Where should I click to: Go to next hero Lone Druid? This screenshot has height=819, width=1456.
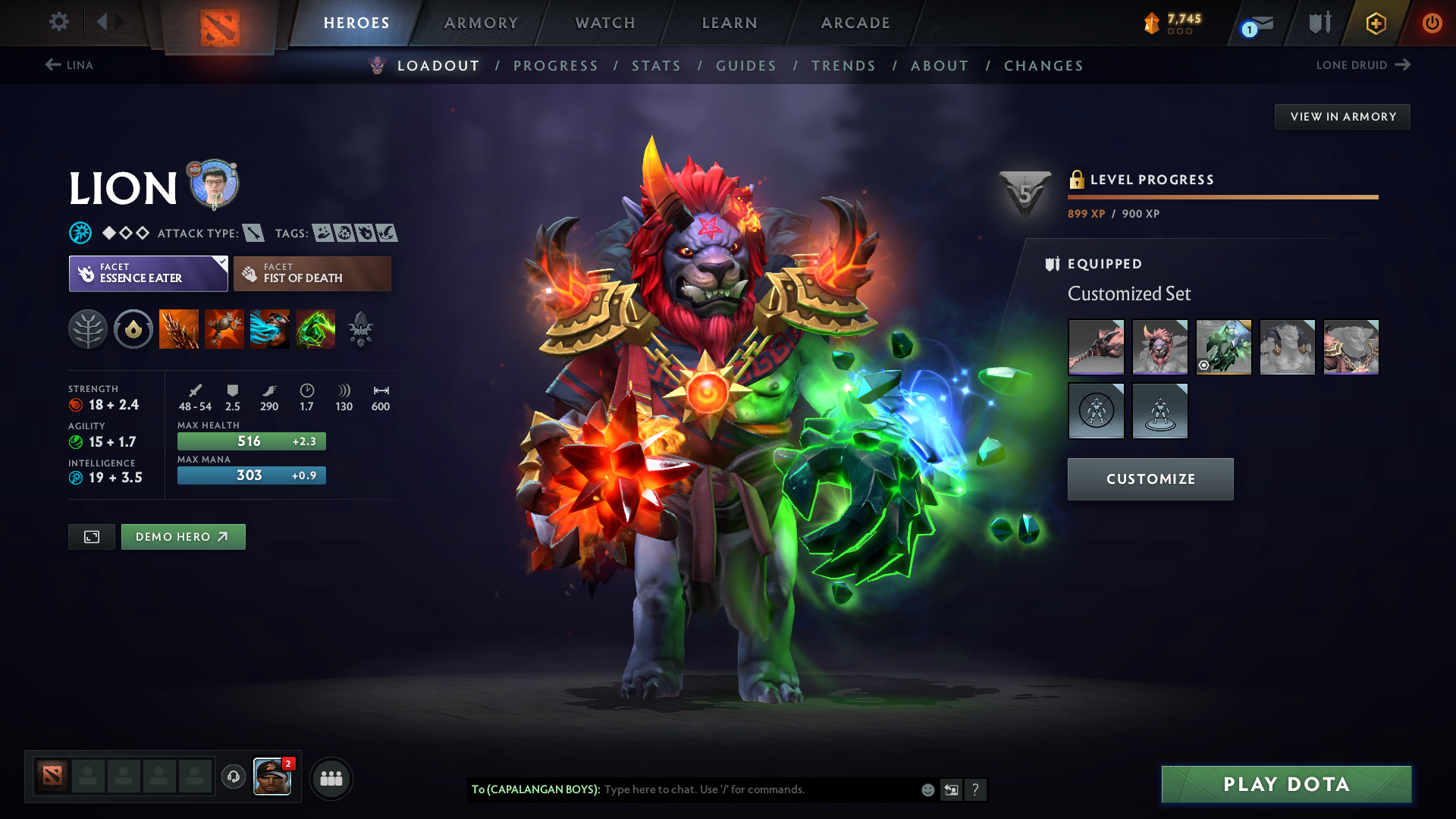coord(1363,65)
